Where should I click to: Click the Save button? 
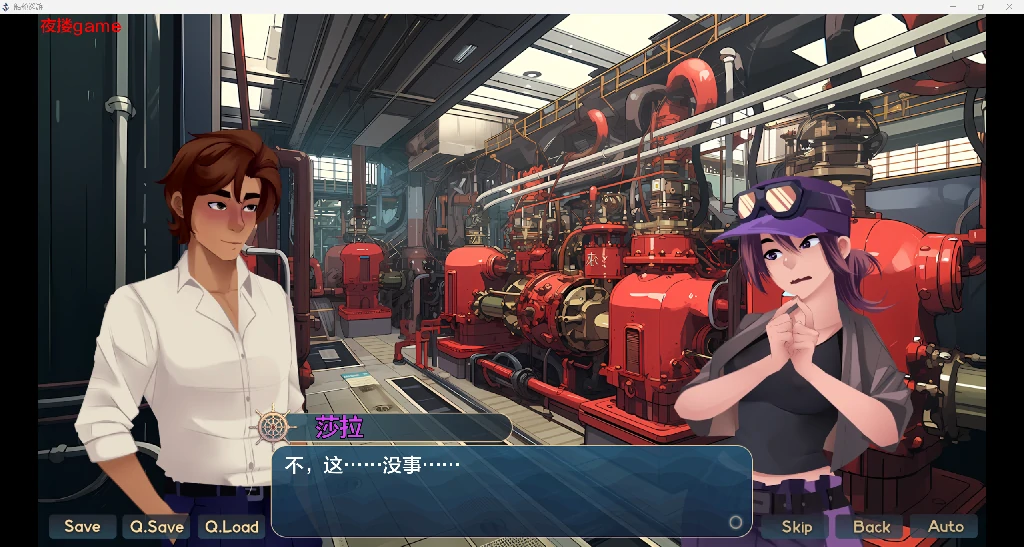point(82,526)
